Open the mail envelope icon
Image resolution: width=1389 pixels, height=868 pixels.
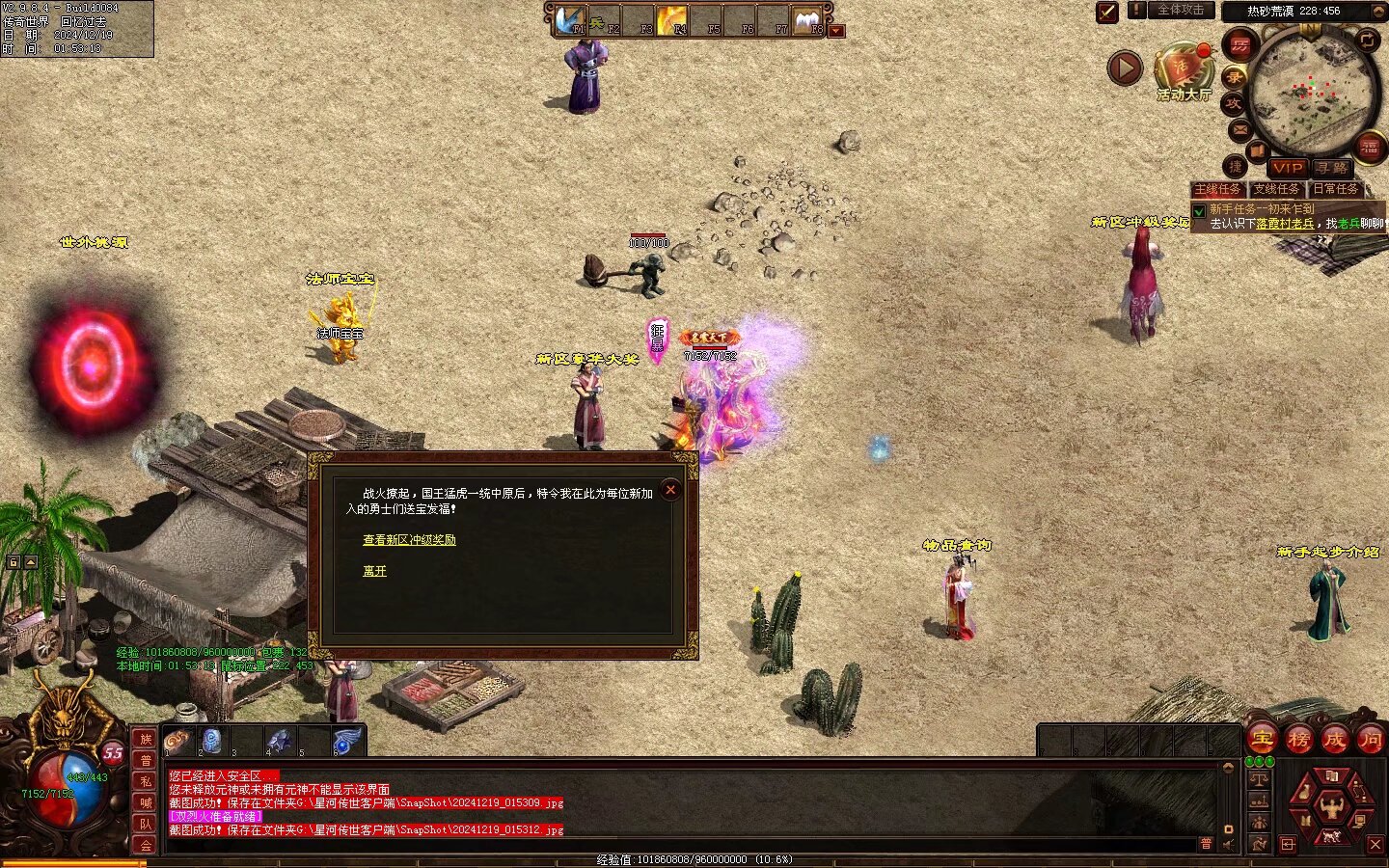1240,129
